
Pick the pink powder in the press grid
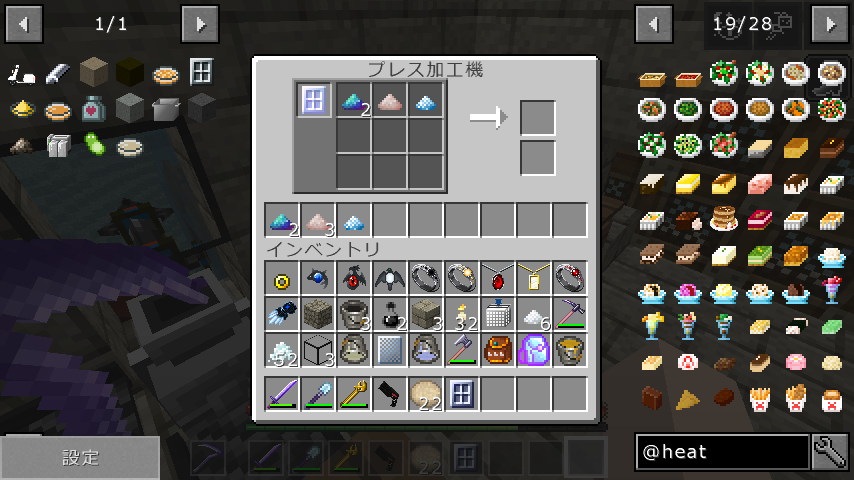point(390,100)
